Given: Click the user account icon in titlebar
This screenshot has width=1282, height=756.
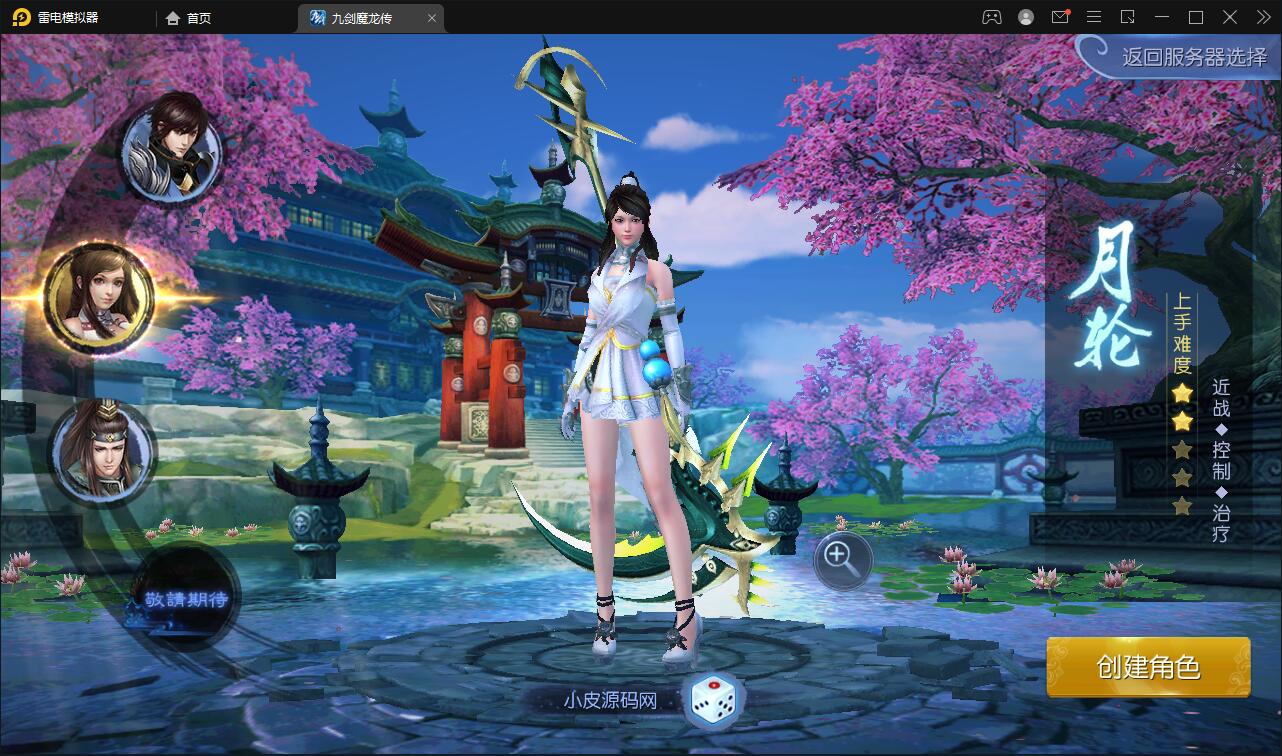Looking at the screenshot, I should click(1028, 17).
